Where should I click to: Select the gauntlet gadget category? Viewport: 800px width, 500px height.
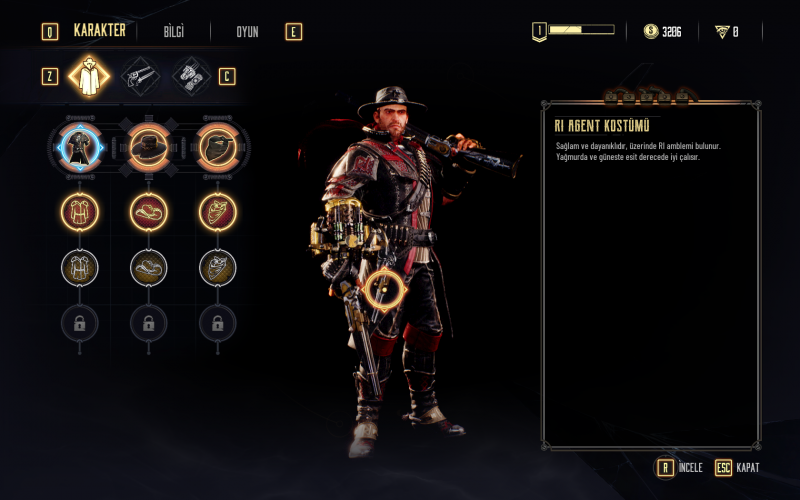click(191, 76)
